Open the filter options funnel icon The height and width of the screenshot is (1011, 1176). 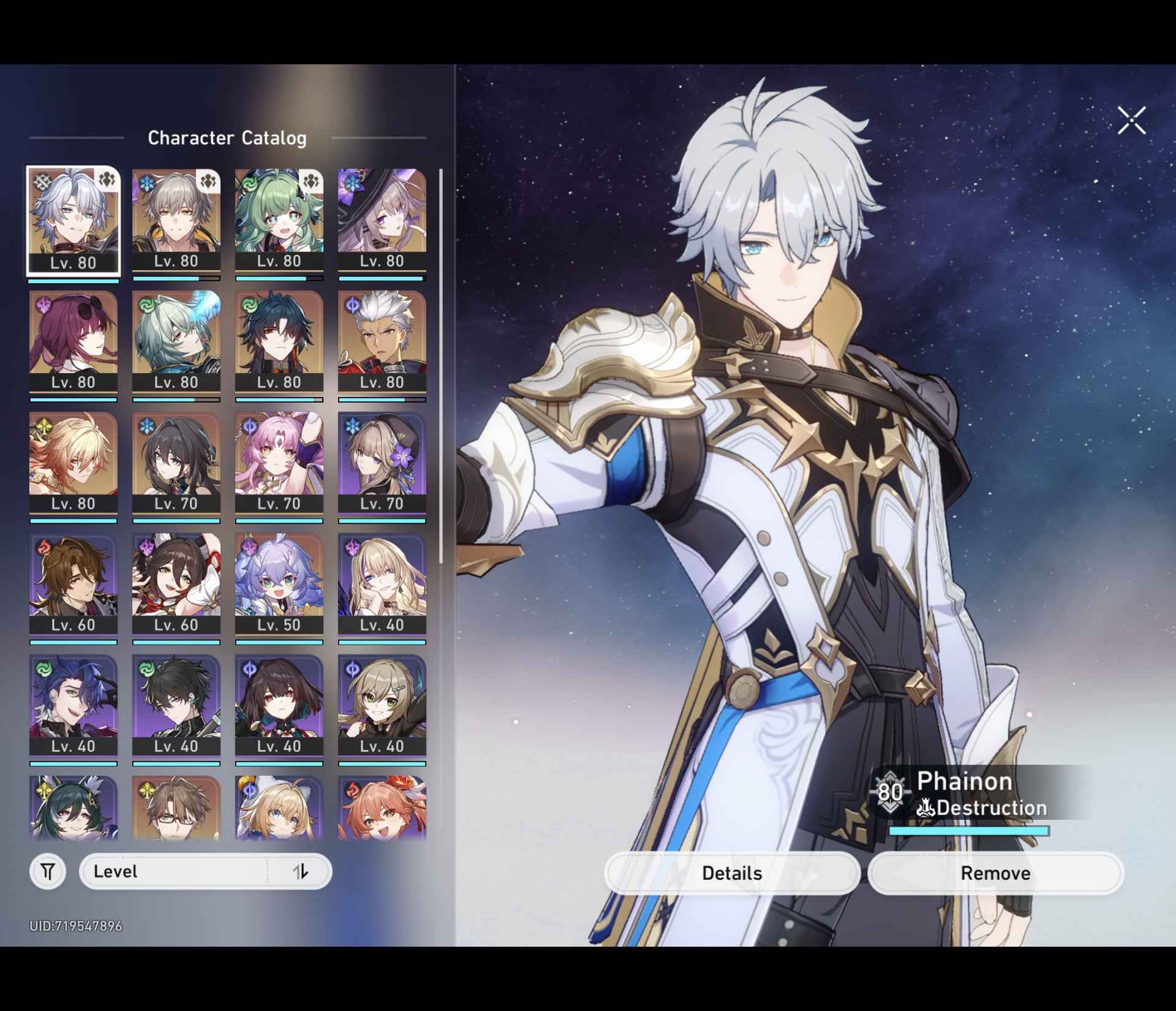click(x=47, y=871)
